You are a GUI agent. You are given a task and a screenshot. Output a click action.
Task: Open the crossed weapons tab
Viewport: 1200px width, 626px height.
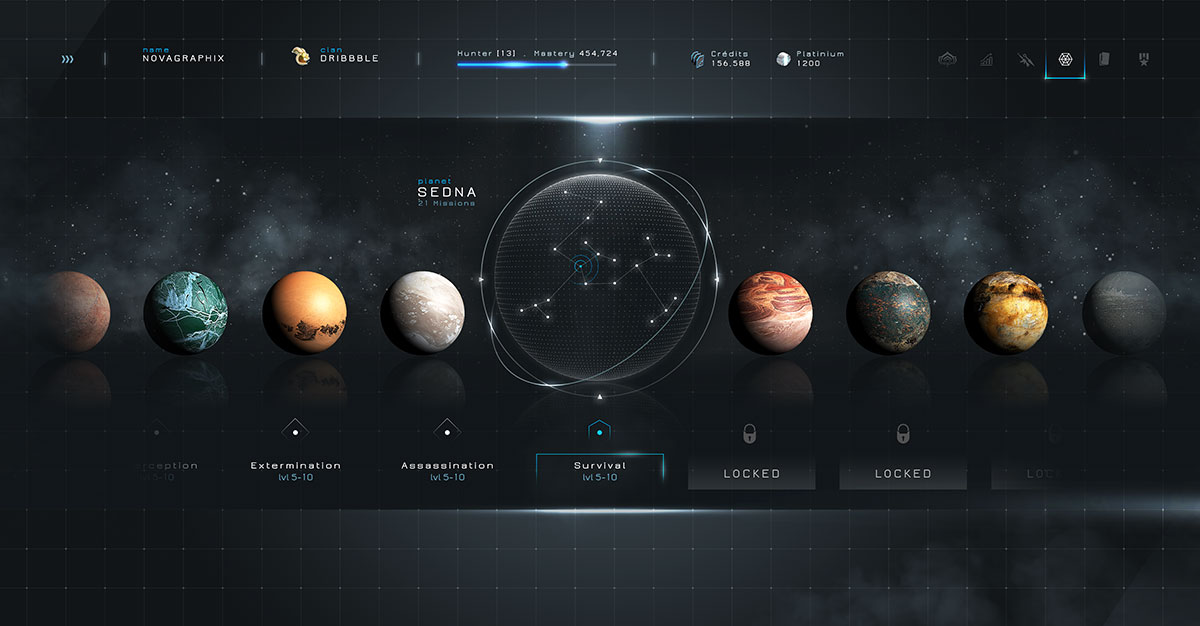[1025, 59]
